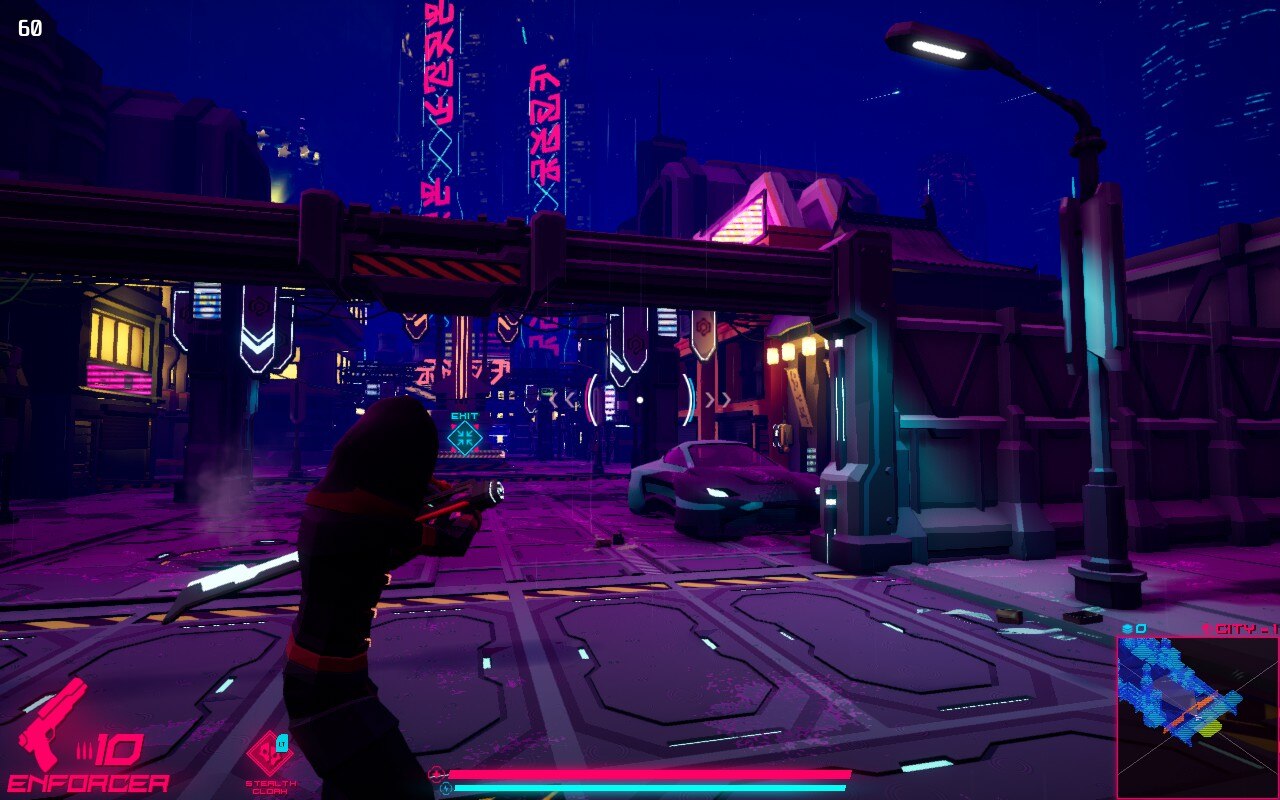Select the Enforcer pistol weapon icon
This screenshot has height=800, width=1280.
(52, 724)
